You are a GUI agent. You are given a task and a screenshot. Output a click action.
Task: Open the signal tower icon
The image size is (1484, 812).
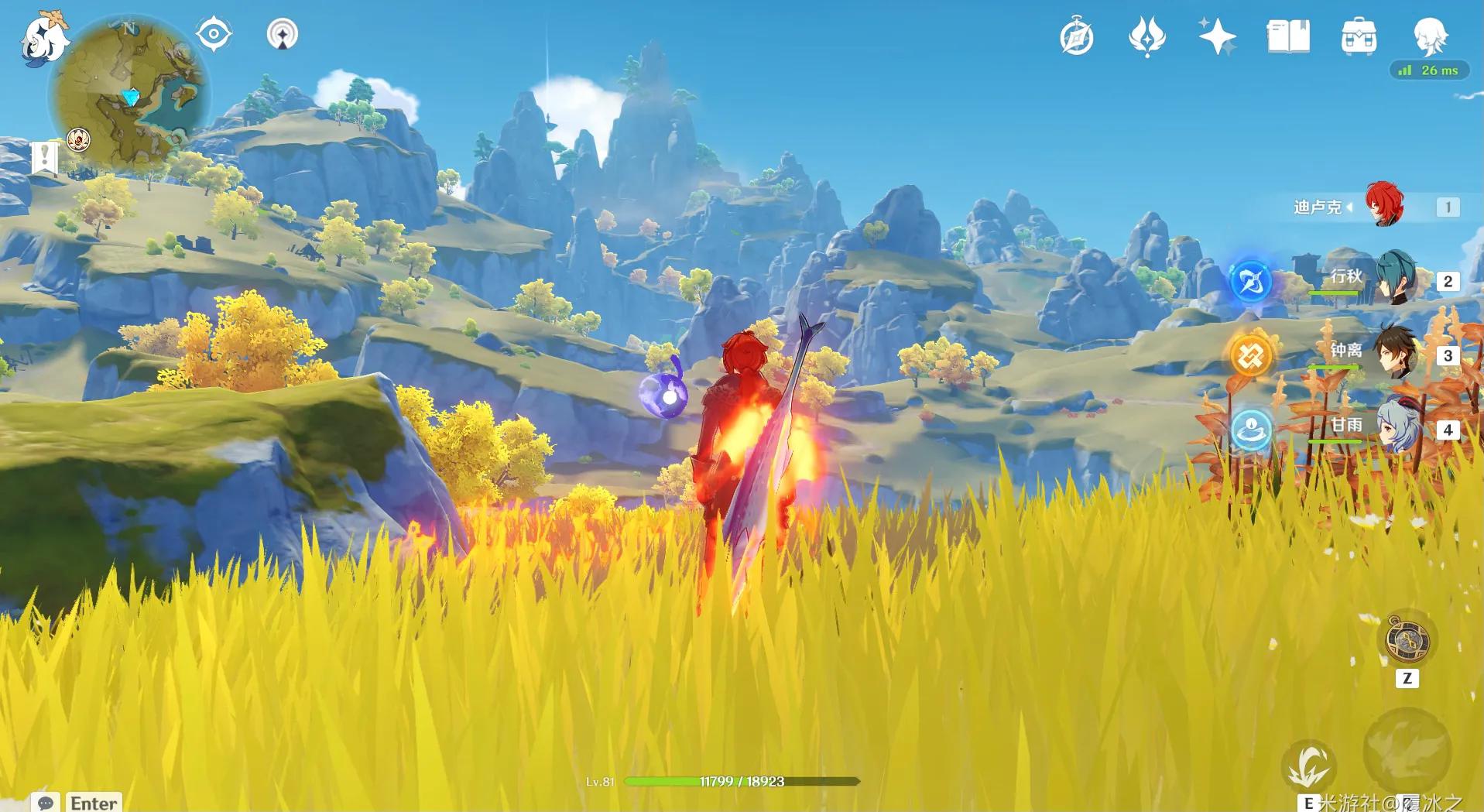tap(282, 35)
